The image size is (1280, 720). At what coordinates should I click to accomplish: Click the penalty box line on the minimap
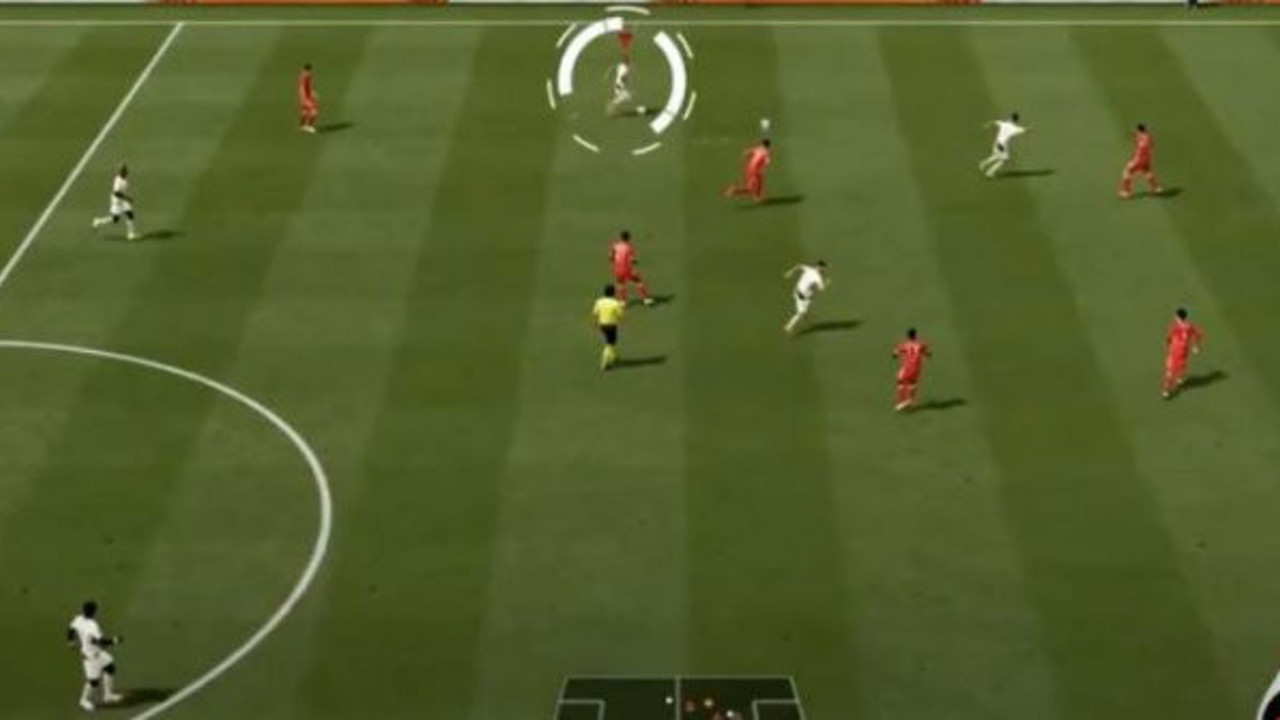click(598, 703)
